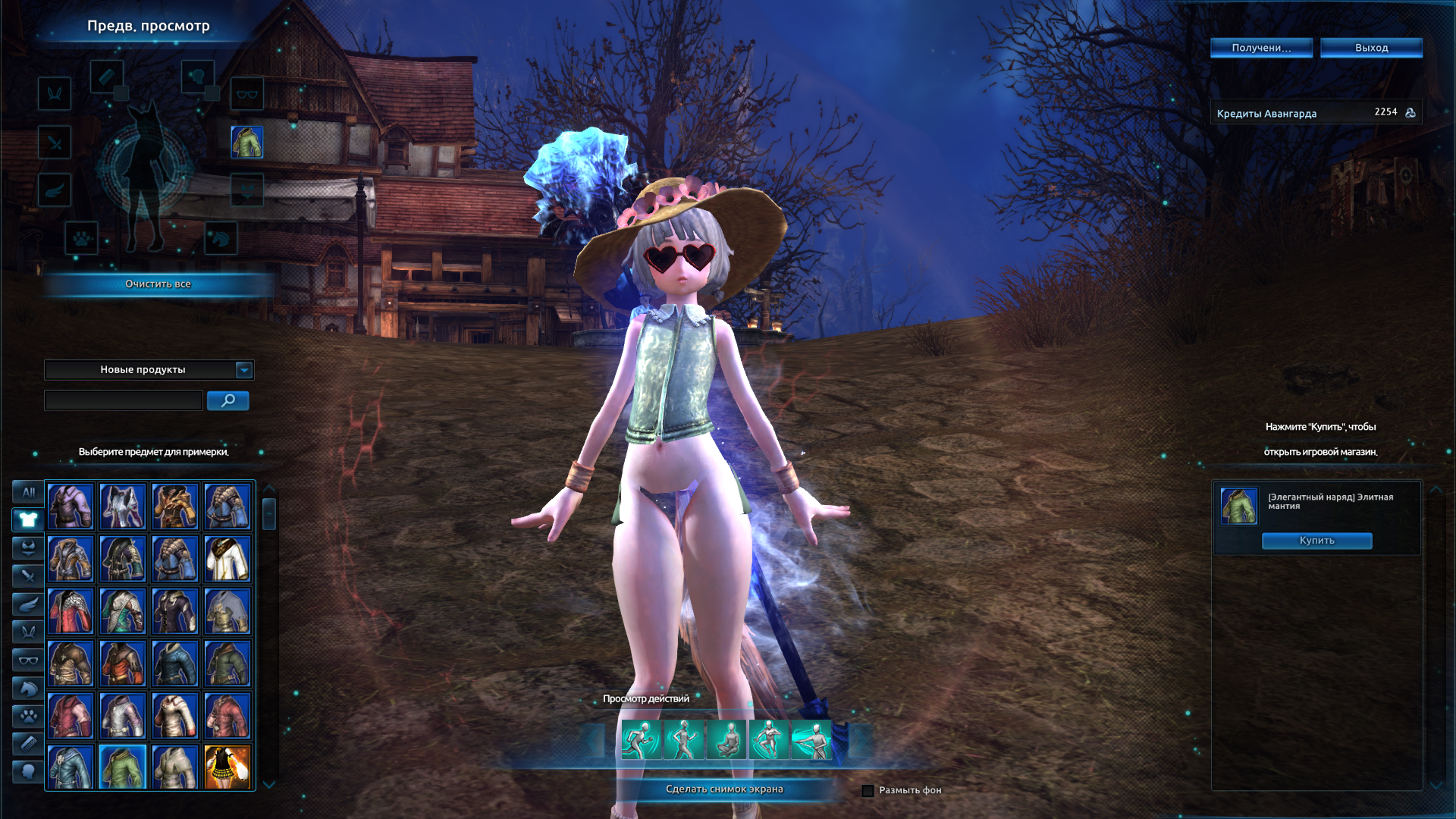Preview the sitting action animation

[726, 740]
